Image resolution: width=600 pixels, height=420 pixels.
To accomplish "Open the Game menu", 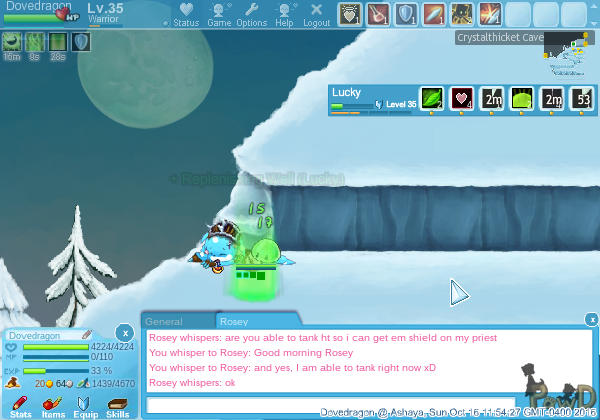I will point(219,14).
